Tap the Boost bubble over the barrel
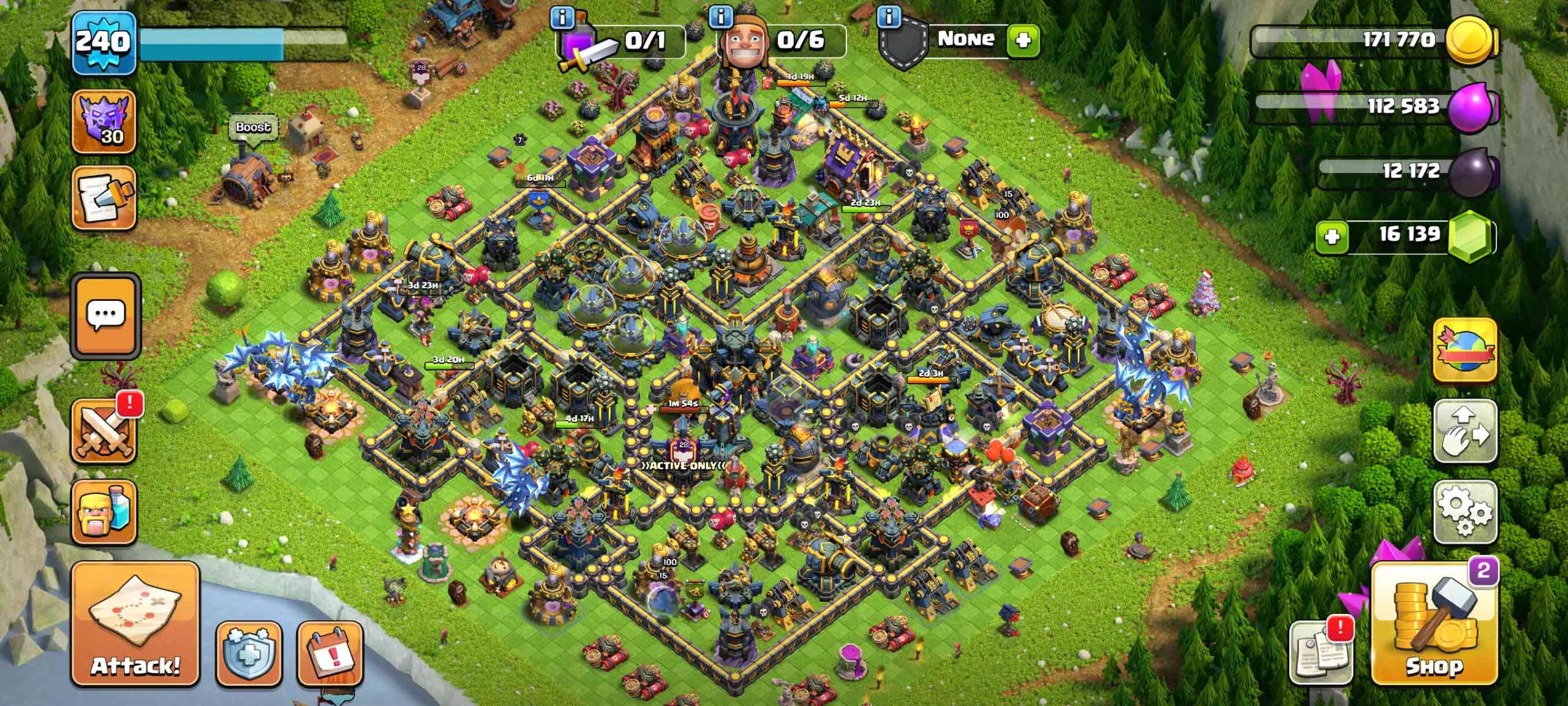 click(252, 127)
